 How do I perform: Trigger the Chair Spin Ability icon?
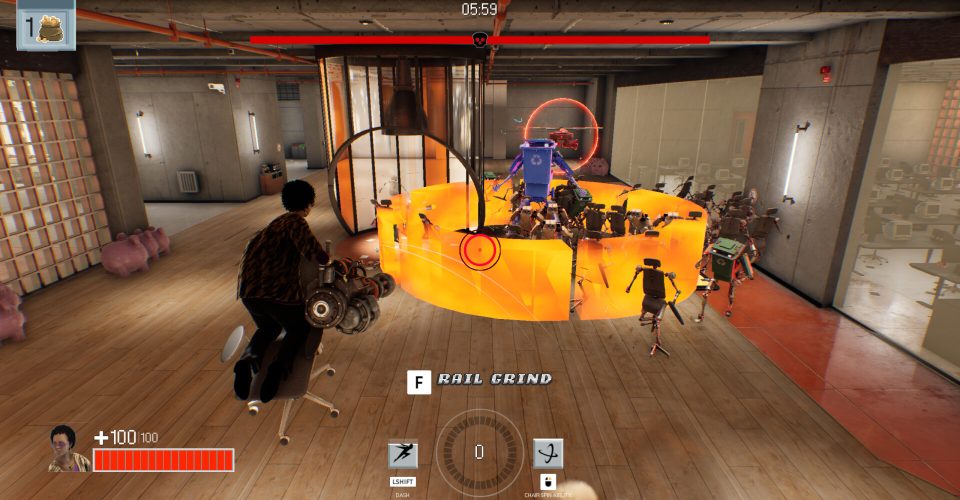pyautogui.click(x=547, y=454)
